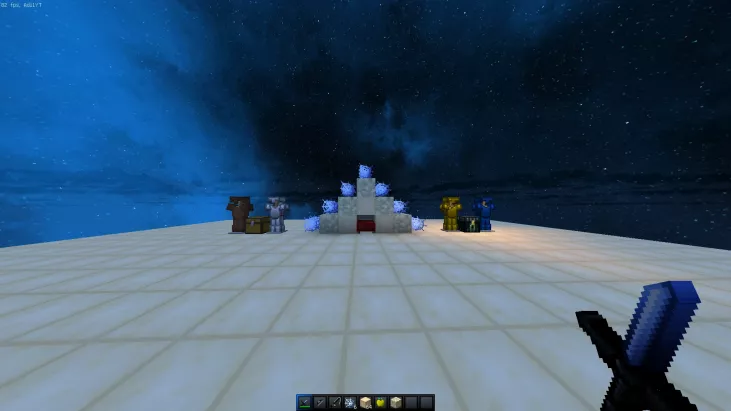Viewport: 731px width, 411px height.
Task: Pick the pale block slot without a count
Action: pos(395,402)
